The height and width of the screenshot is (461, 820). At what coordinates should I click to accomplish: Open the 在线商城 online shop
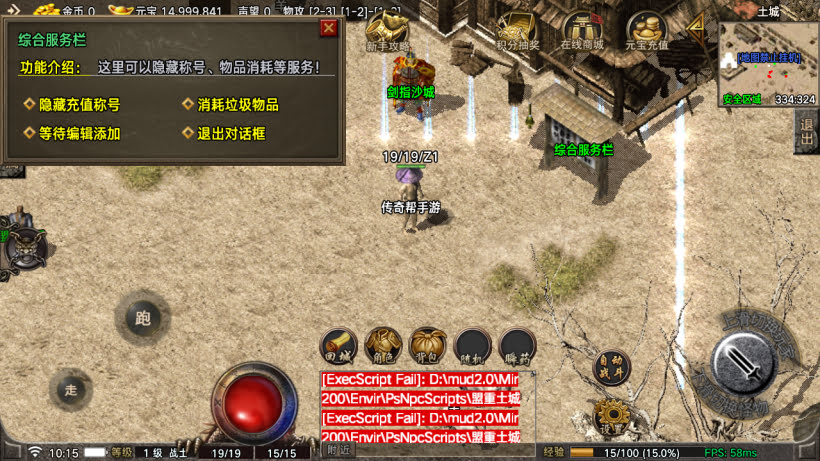pyautogui.click(x=582, y=30)
